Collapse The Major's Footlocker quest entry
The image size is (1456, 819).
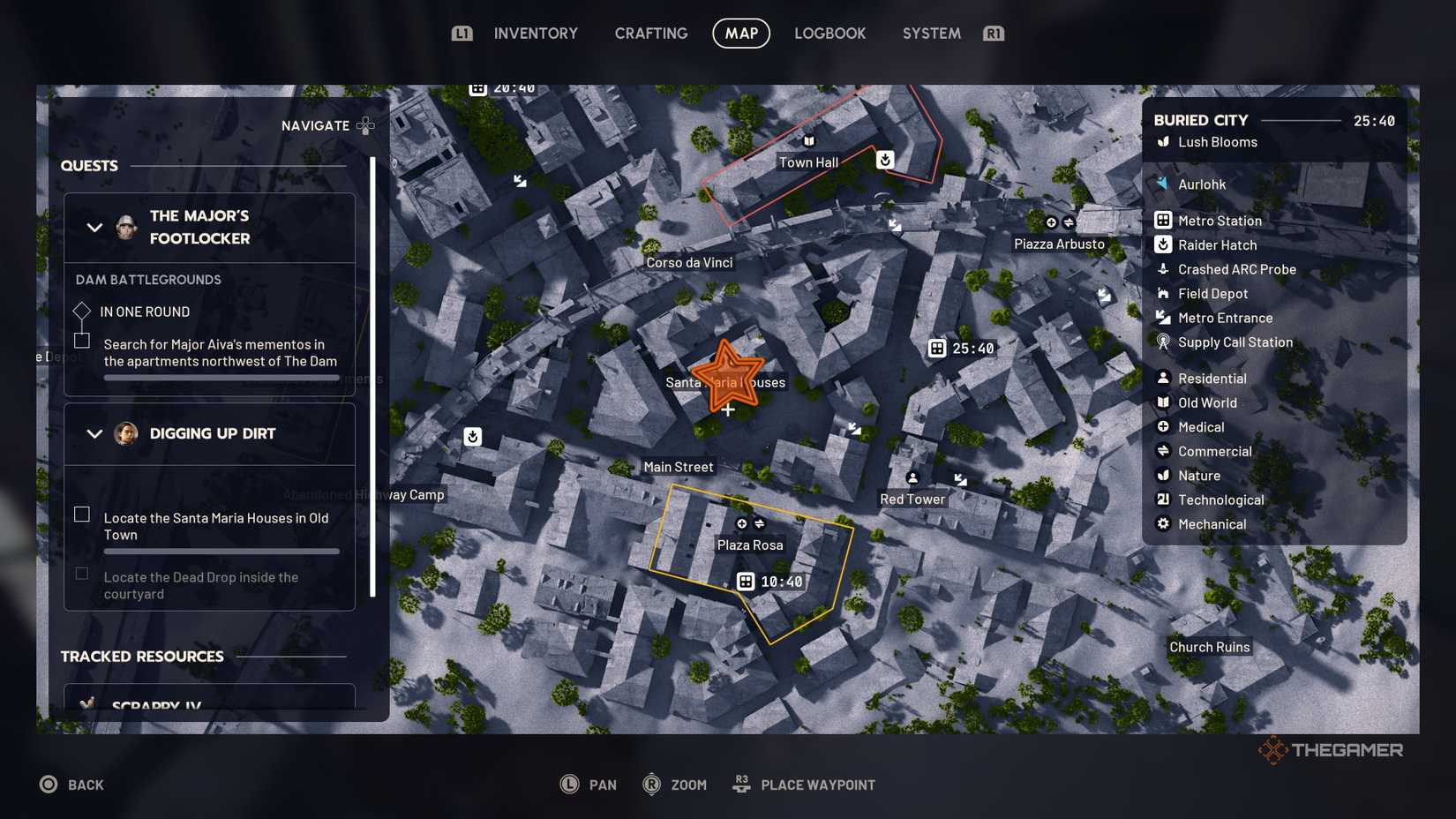94,227
